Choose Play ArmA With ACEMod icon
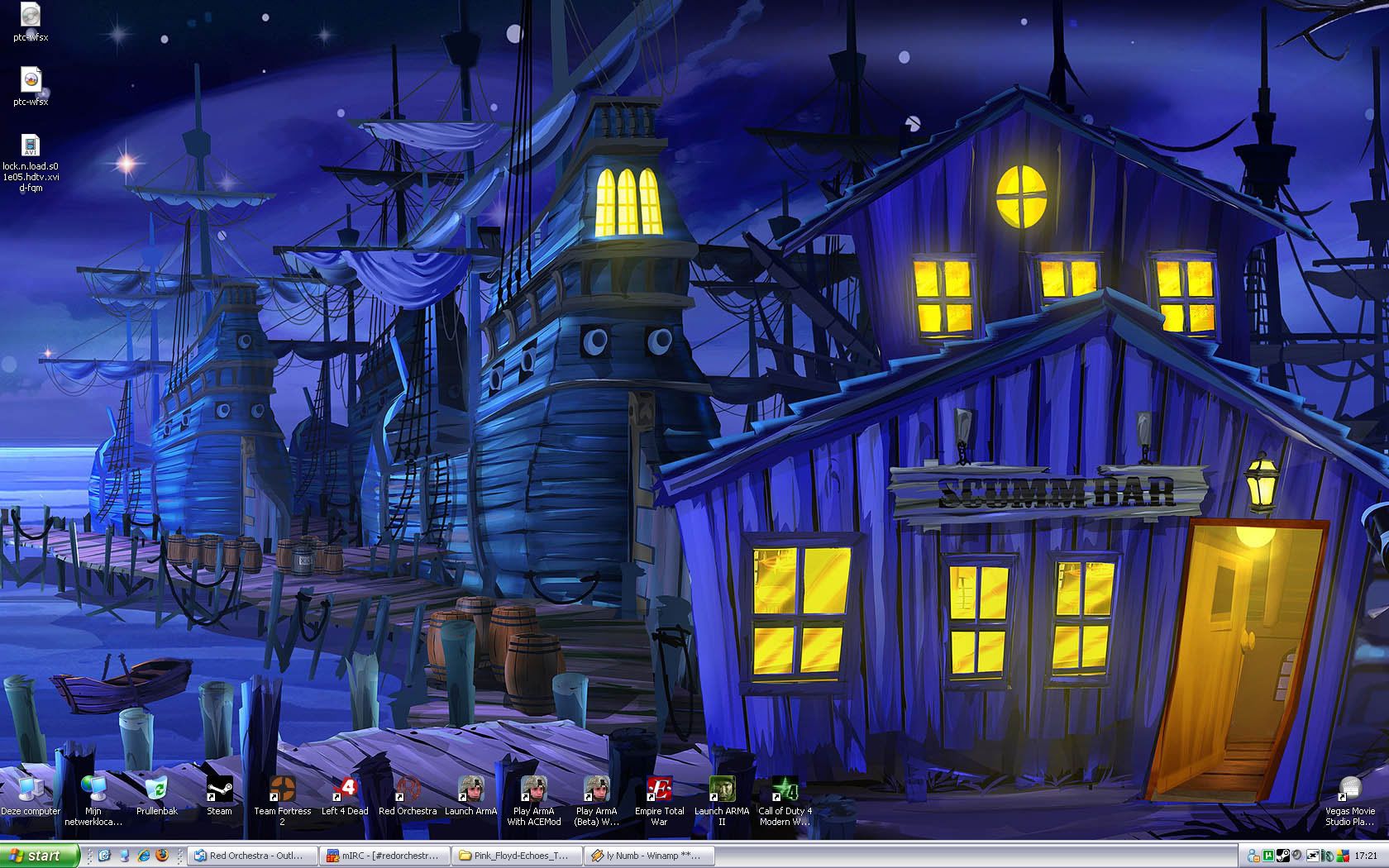 click(533, 790)
